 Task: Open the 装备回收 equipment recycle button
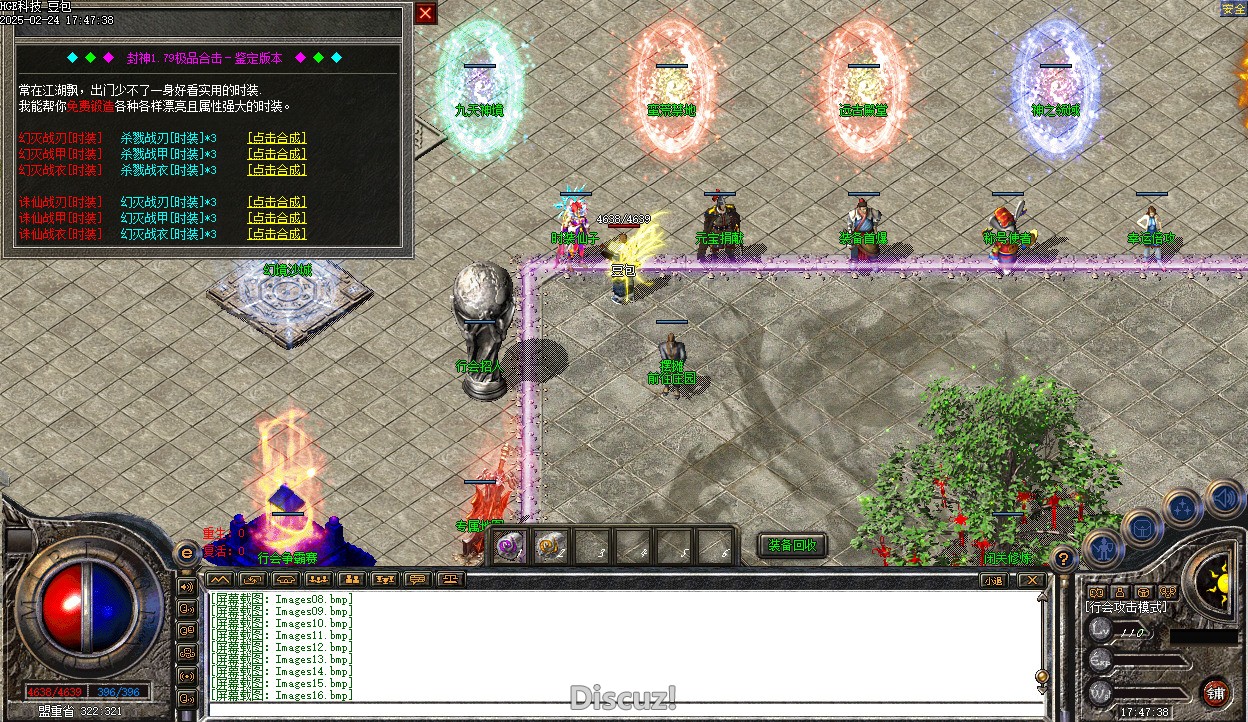(x=793, y=545)
